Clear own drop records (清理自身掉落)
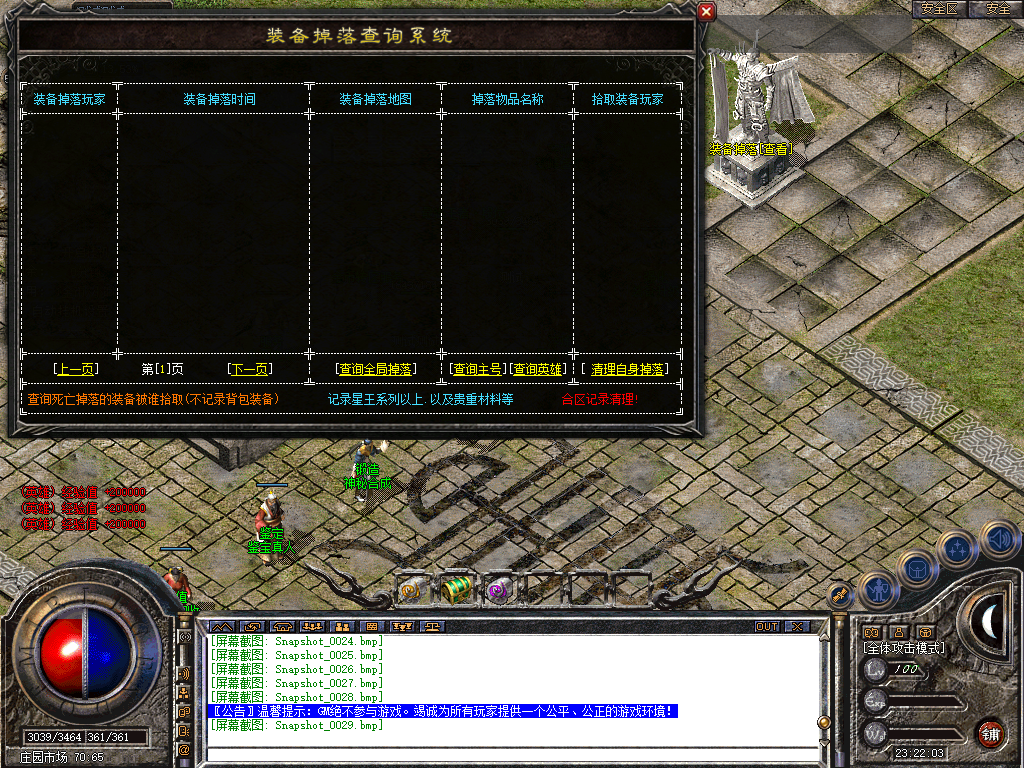Image resolution: width=1024 pixels, height=768 pixels. click(628, 369)
